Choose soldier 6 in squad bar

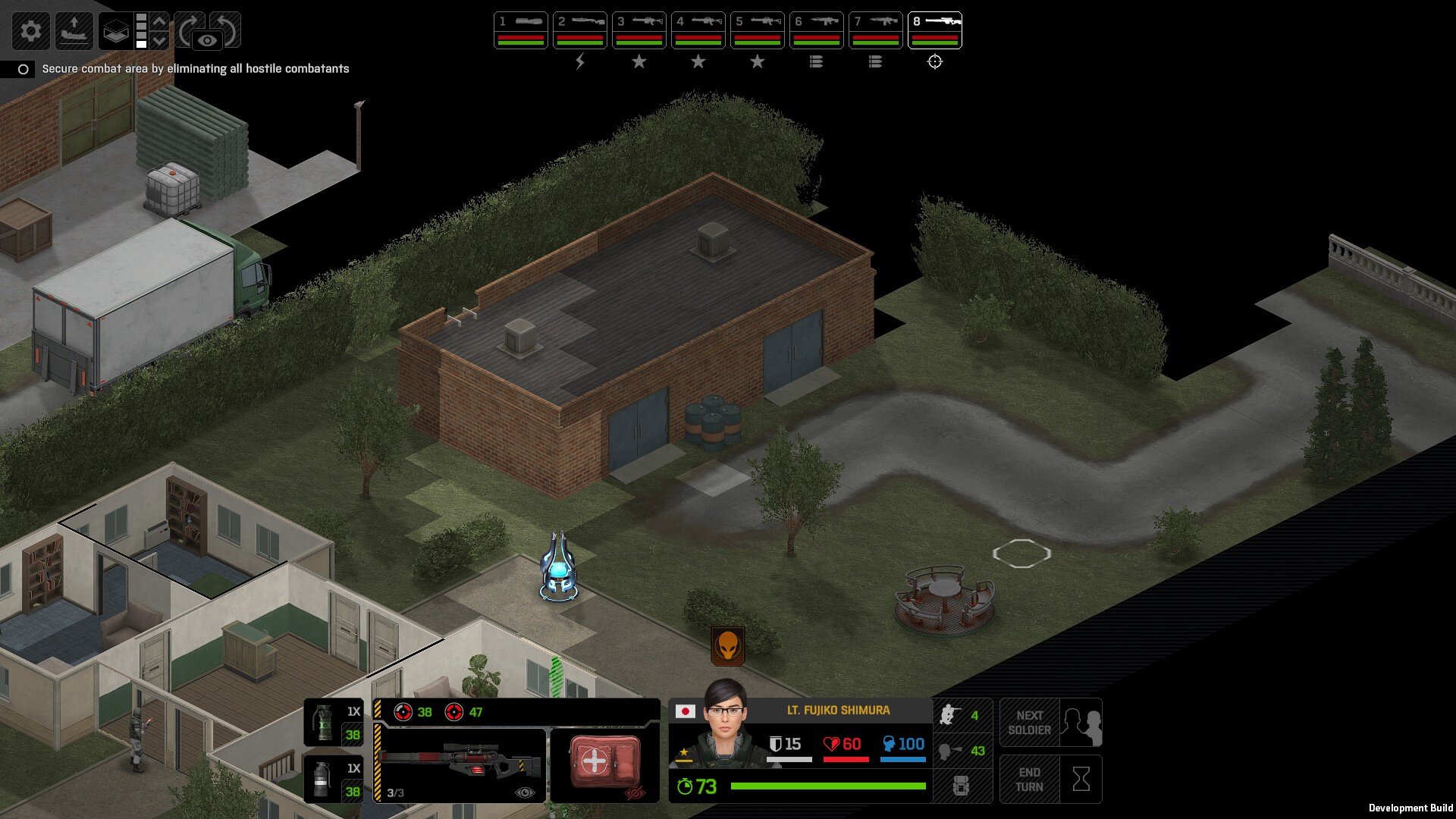pos(816,30)
